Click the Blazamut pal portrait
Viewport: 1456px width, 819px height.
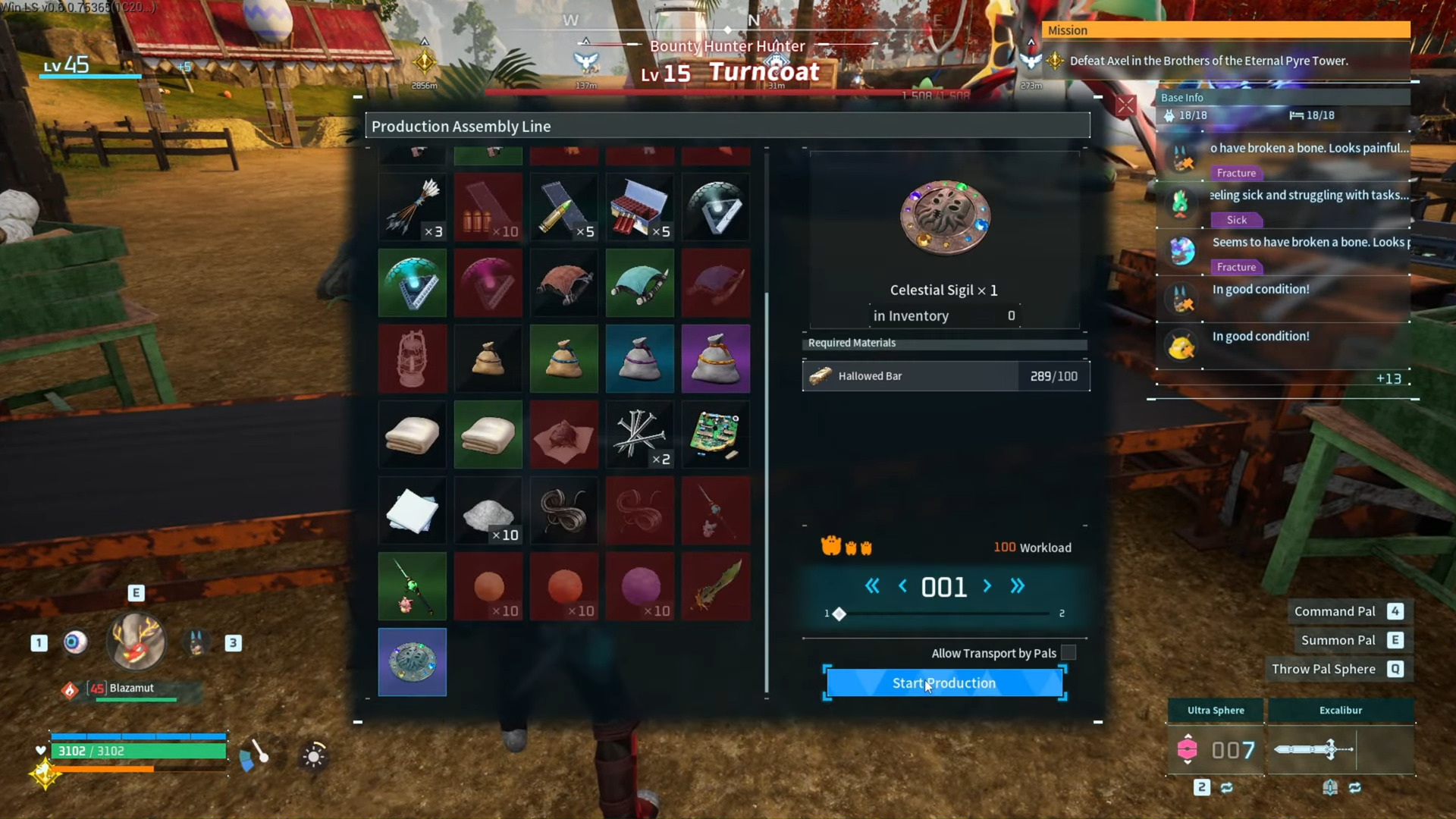click(136, 642)
